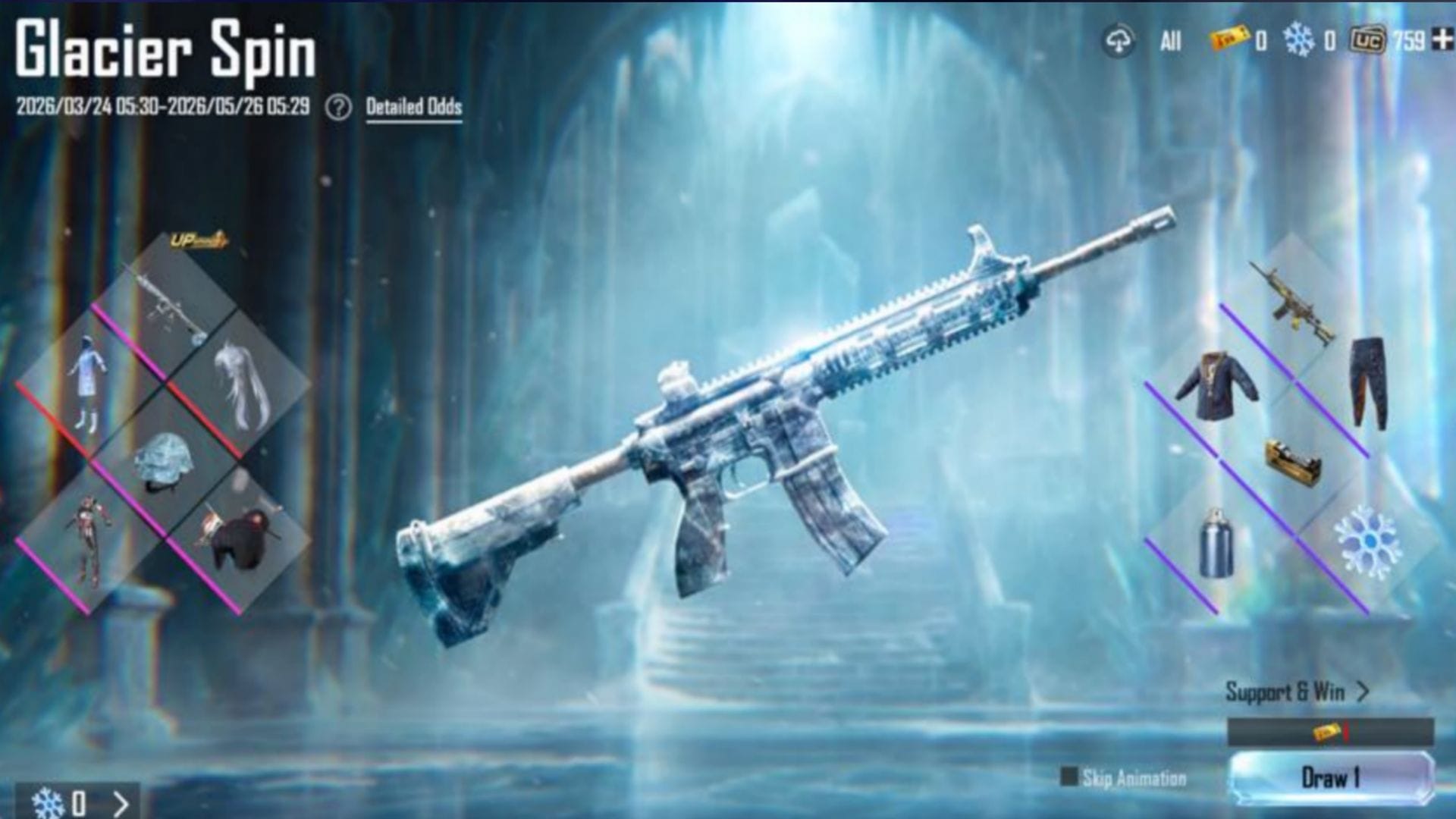
Task: Draw one spin with the Draw 1 button
Action: [1331, 777]
